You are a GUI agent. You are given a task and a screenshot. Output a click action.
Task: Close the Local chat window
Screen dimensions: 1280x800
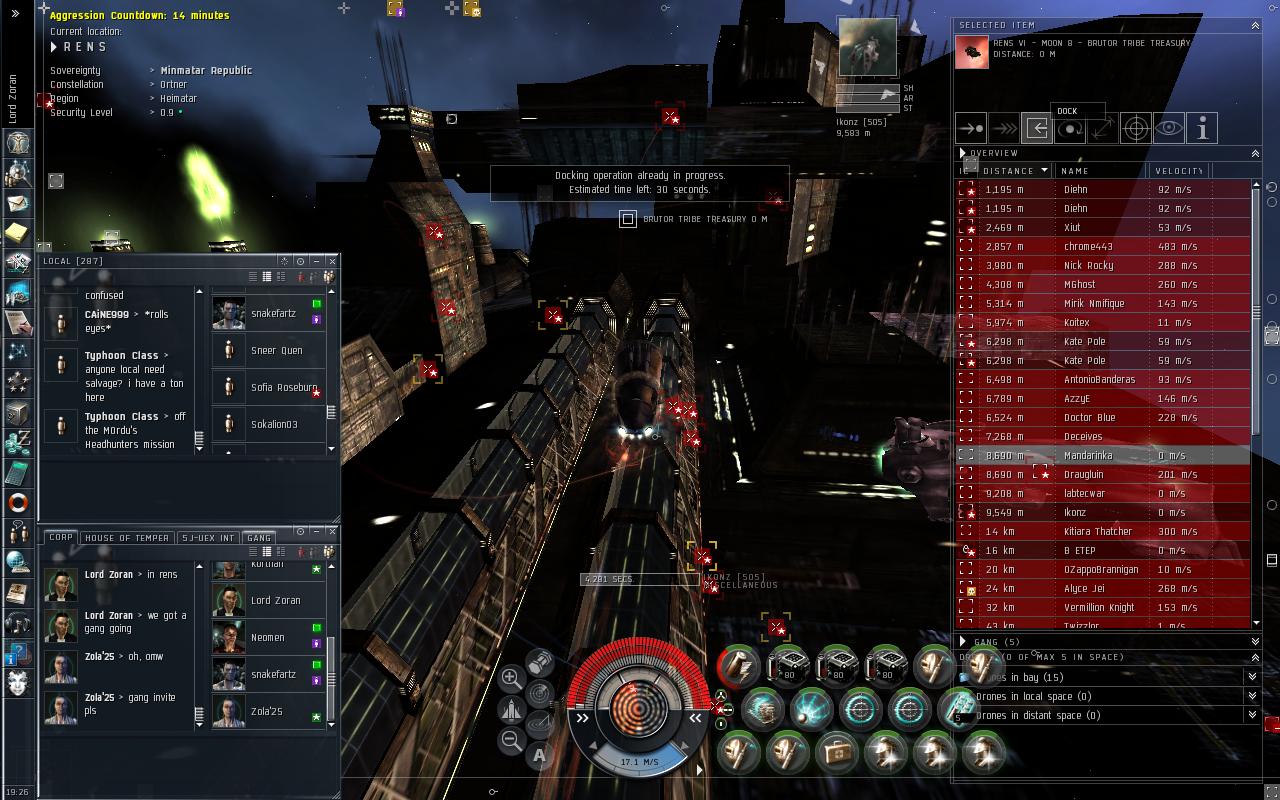pos(332,261)
